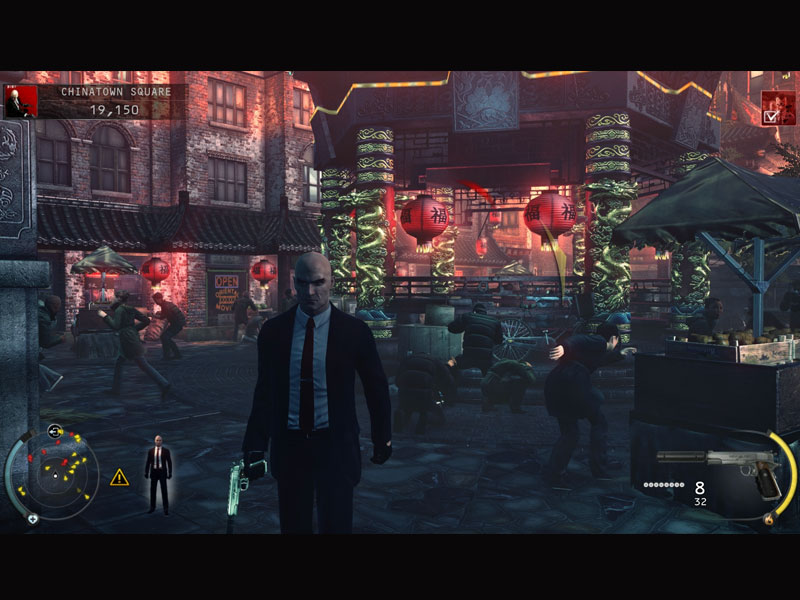
Task: Select the suit disguise indicator figure
Action: click(158, 474)
